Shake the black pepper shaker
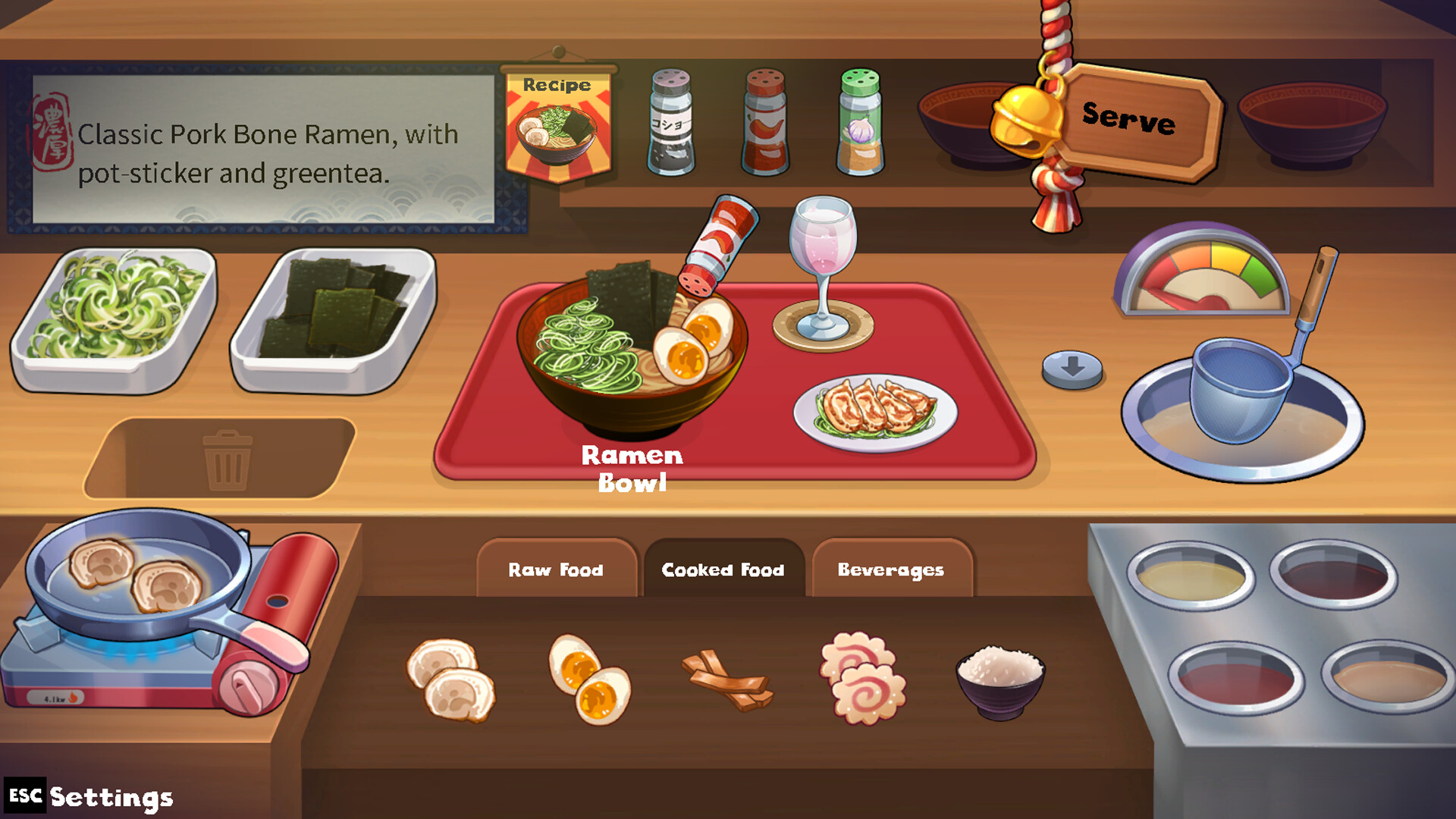This screenshot has width=1456, height=819. (672, 125)
